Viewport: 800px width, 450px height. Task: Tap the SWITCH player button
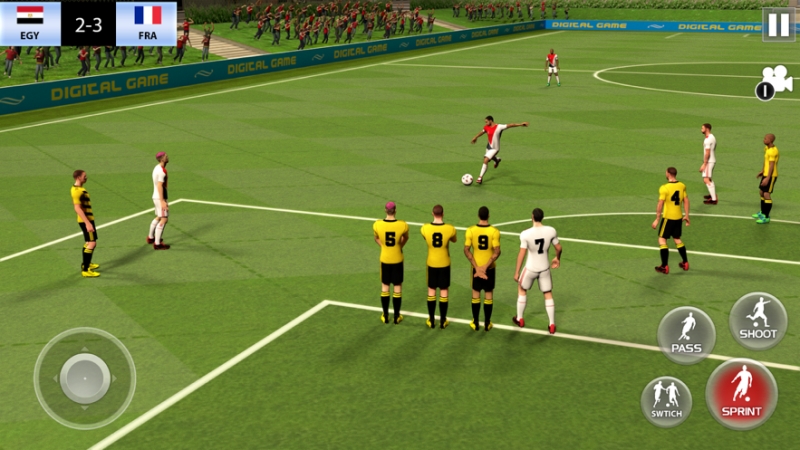point(666,400)
